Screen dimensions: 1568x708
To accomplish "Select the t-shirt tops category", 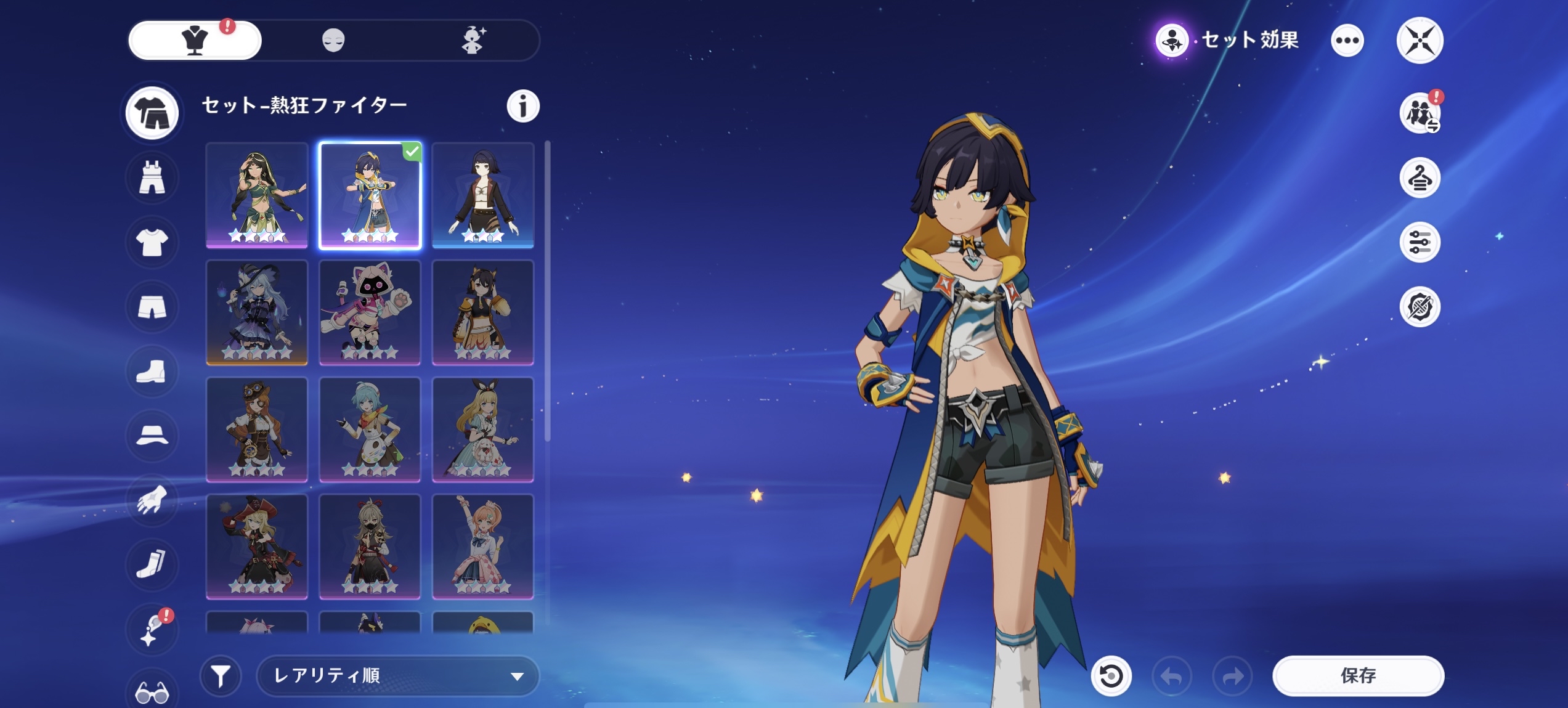I will 152,242.
